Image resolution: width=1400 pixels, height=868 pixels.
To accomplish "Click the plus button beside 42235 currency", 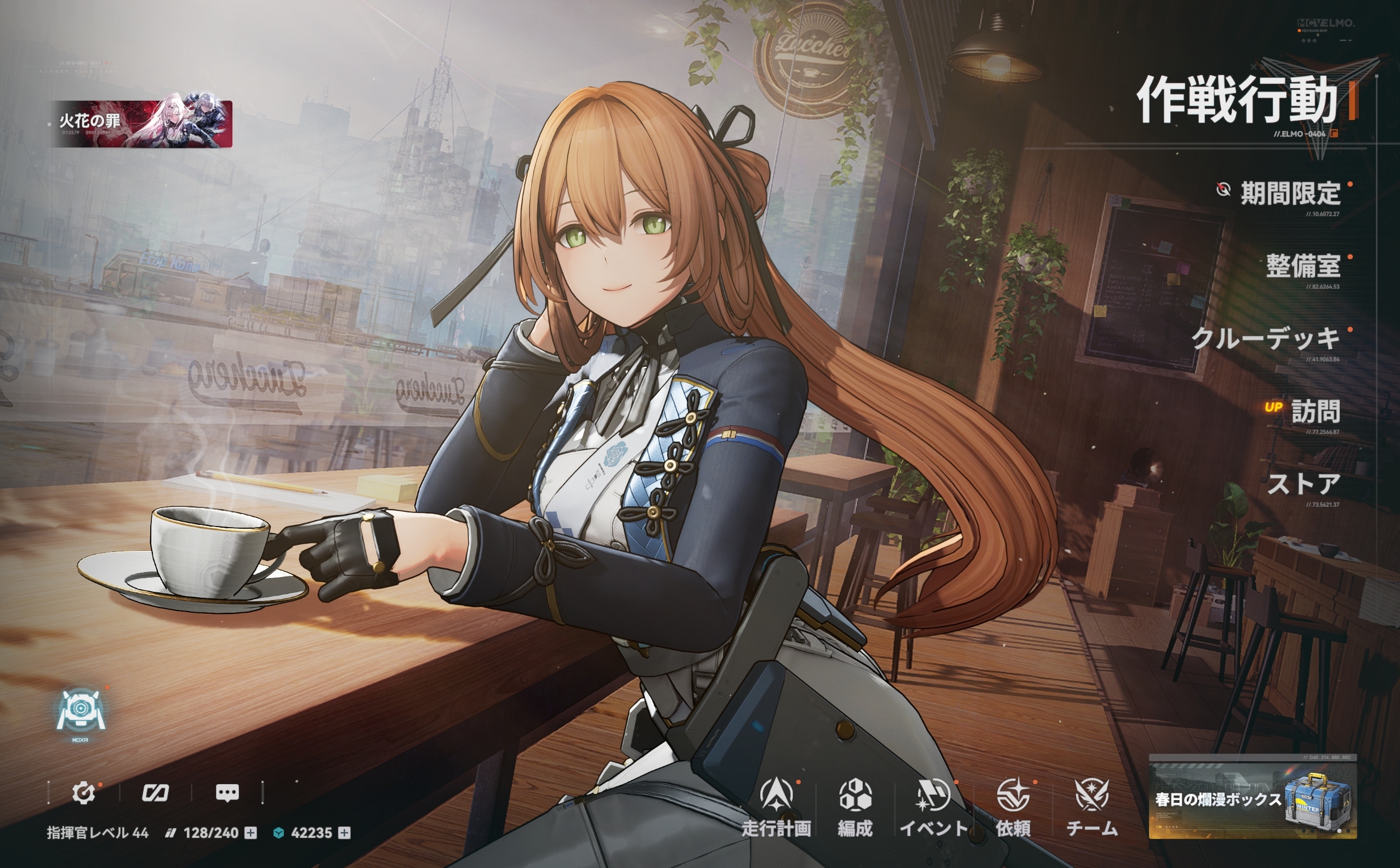I will click(x=345, y=833).
